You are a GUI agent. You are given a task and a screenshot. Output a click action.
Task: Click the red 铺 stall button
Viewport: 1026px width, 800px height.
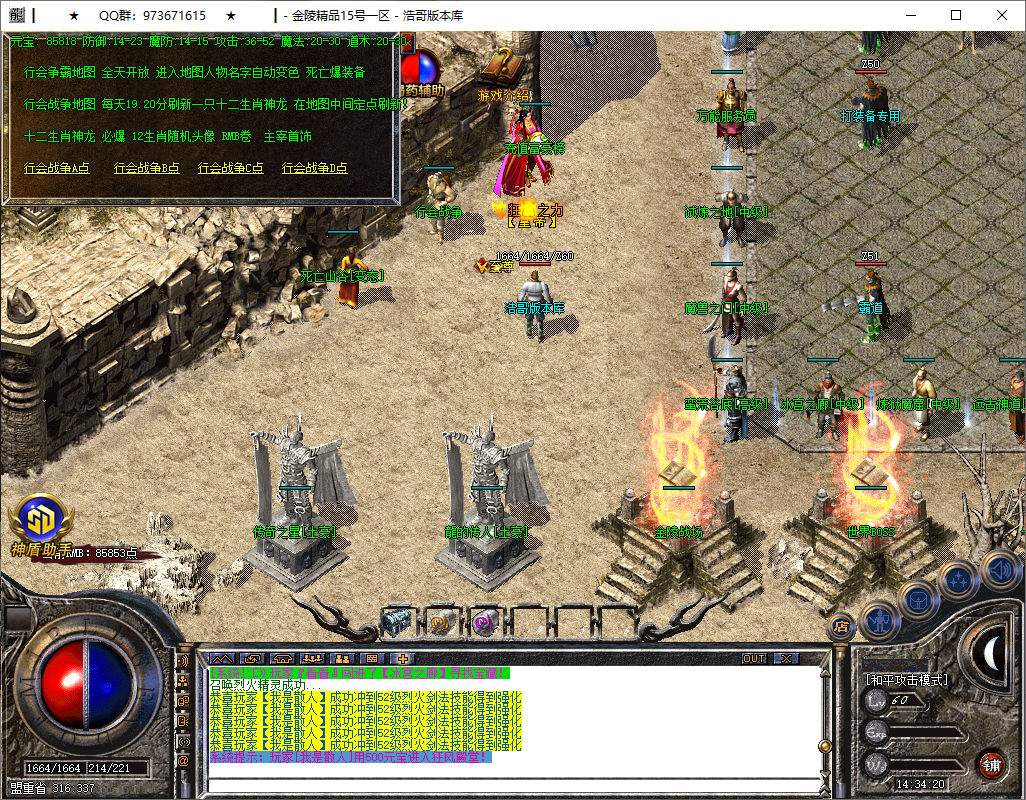coord(990,765)
